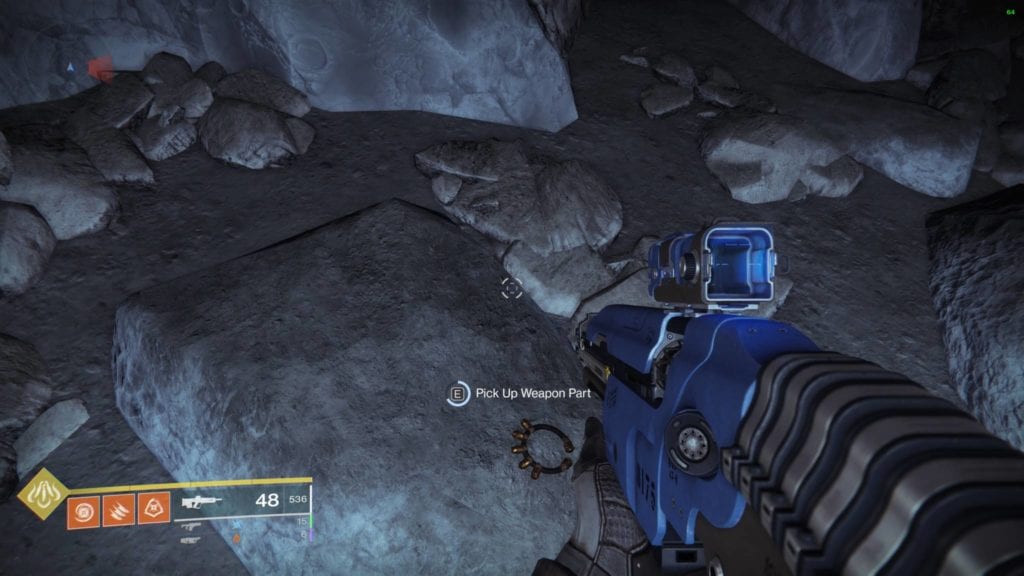Select the golden diamond super ability icon
This screenshot has width=1024, height=576.
pos(43,493)
